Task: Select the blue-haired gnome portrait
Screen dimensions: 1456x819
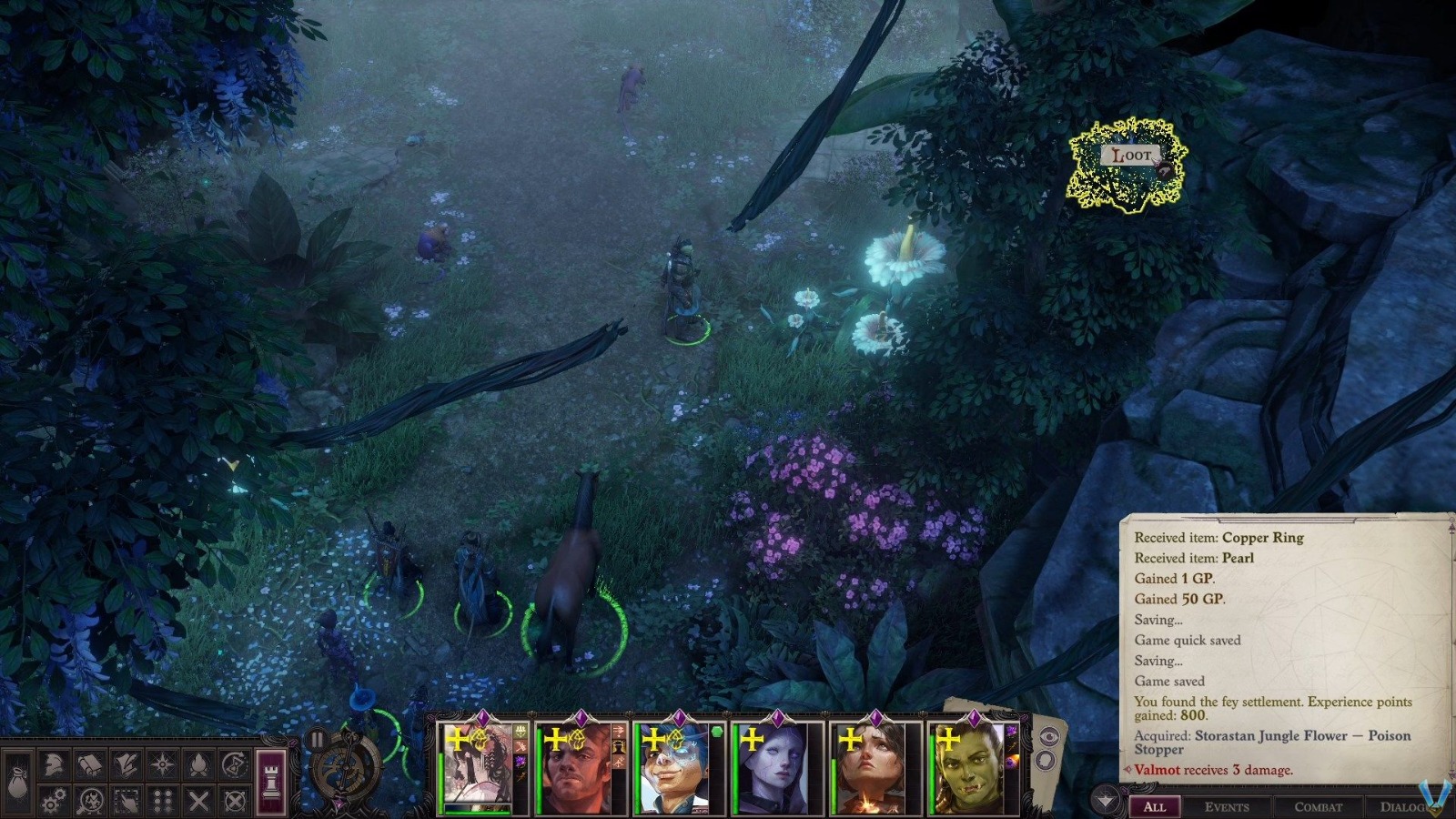Action: [674, 769]
